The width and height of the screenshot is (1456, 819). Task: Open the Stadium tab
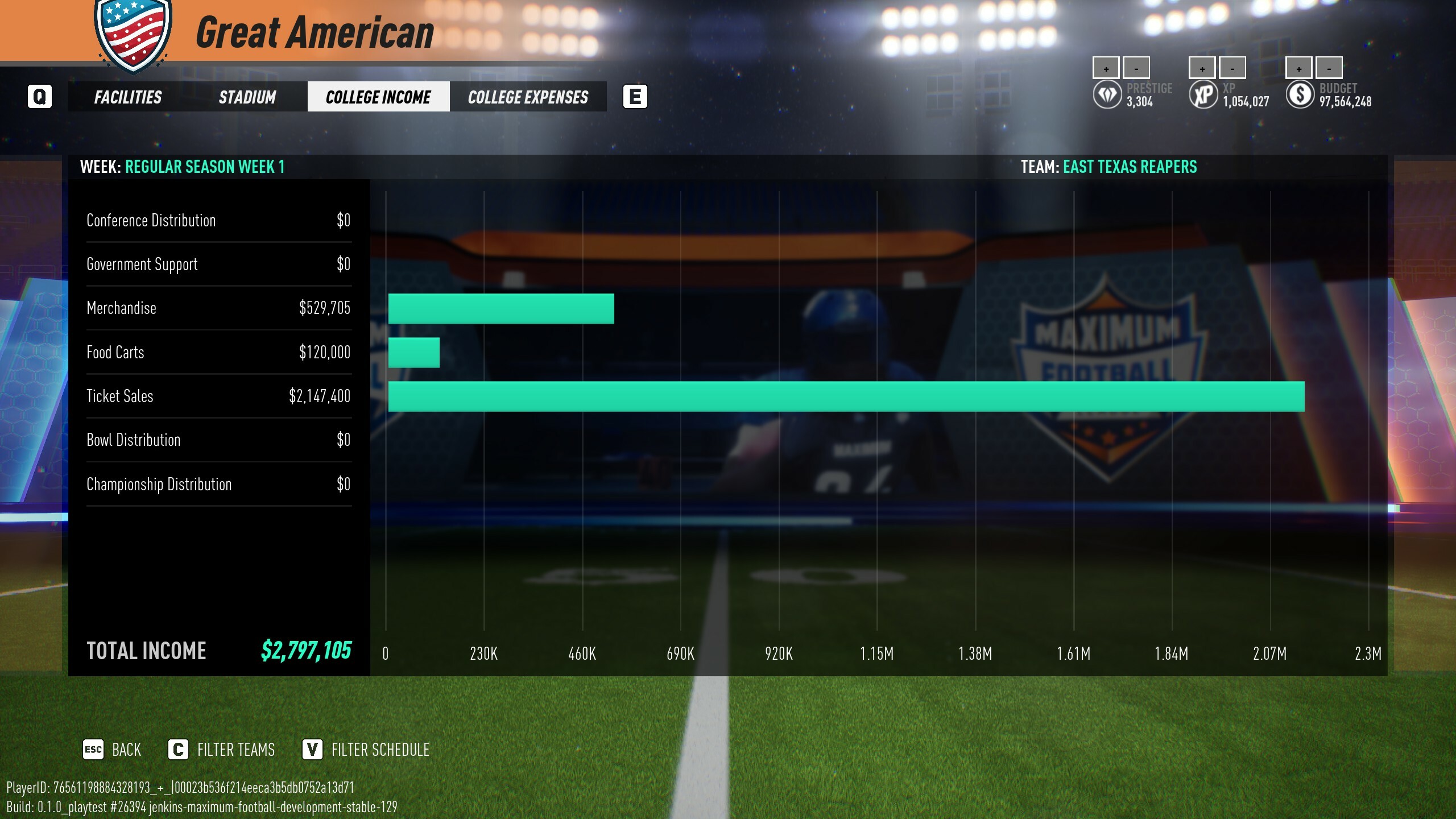[247, 97]
